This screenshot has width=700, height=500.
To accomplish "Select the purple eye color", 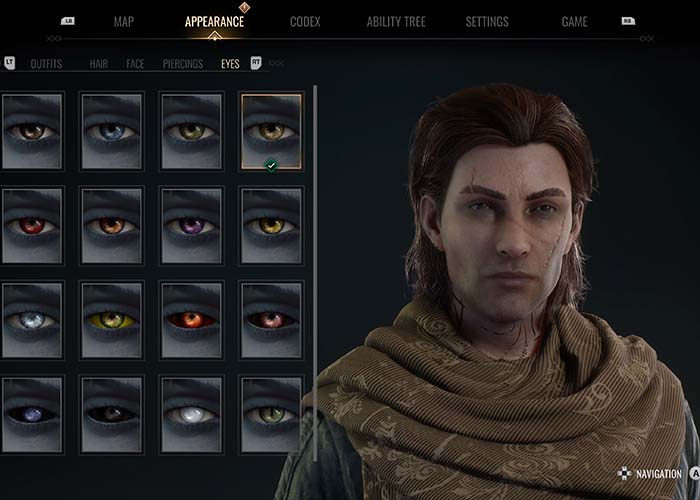I will (x=191, y=225).
